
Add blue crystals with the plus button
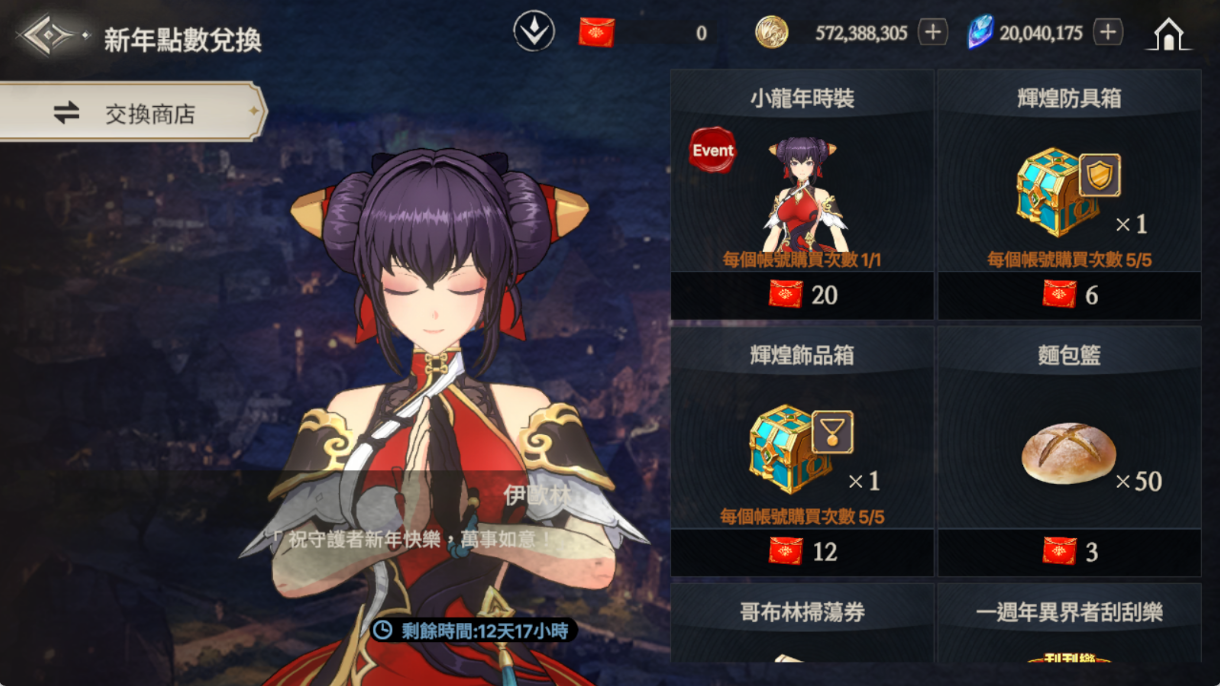1107,33
